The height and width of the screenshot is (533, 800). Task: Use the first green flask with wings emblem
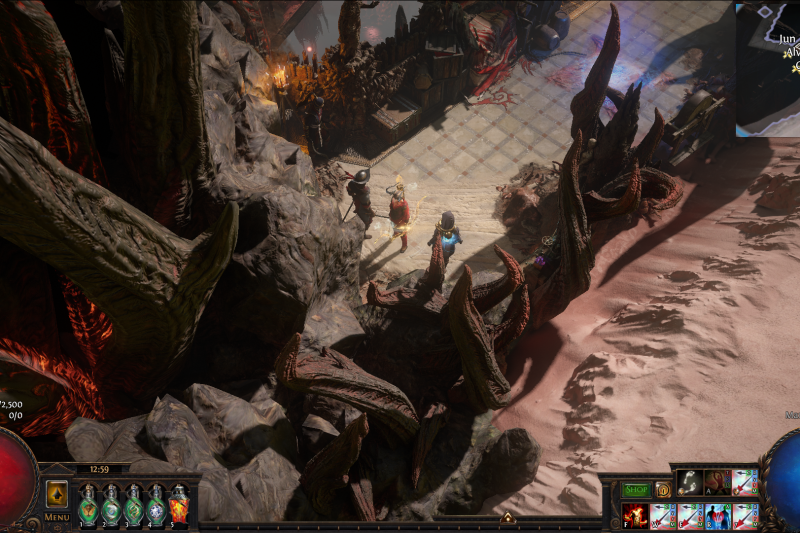(x=87, y=506)
